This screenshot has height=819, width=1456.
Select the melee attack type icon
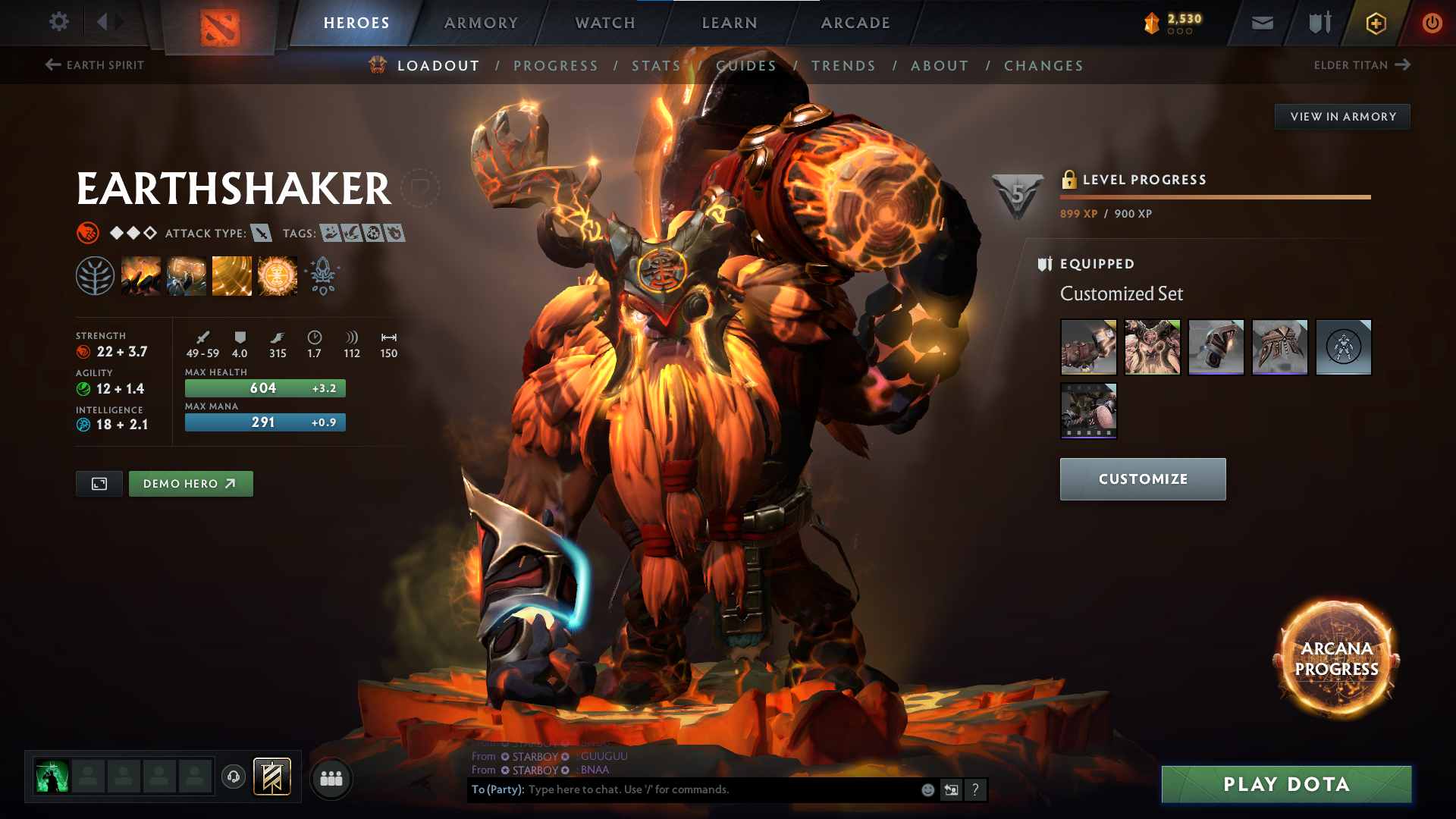pyautogui.click(x=262, y=234)
